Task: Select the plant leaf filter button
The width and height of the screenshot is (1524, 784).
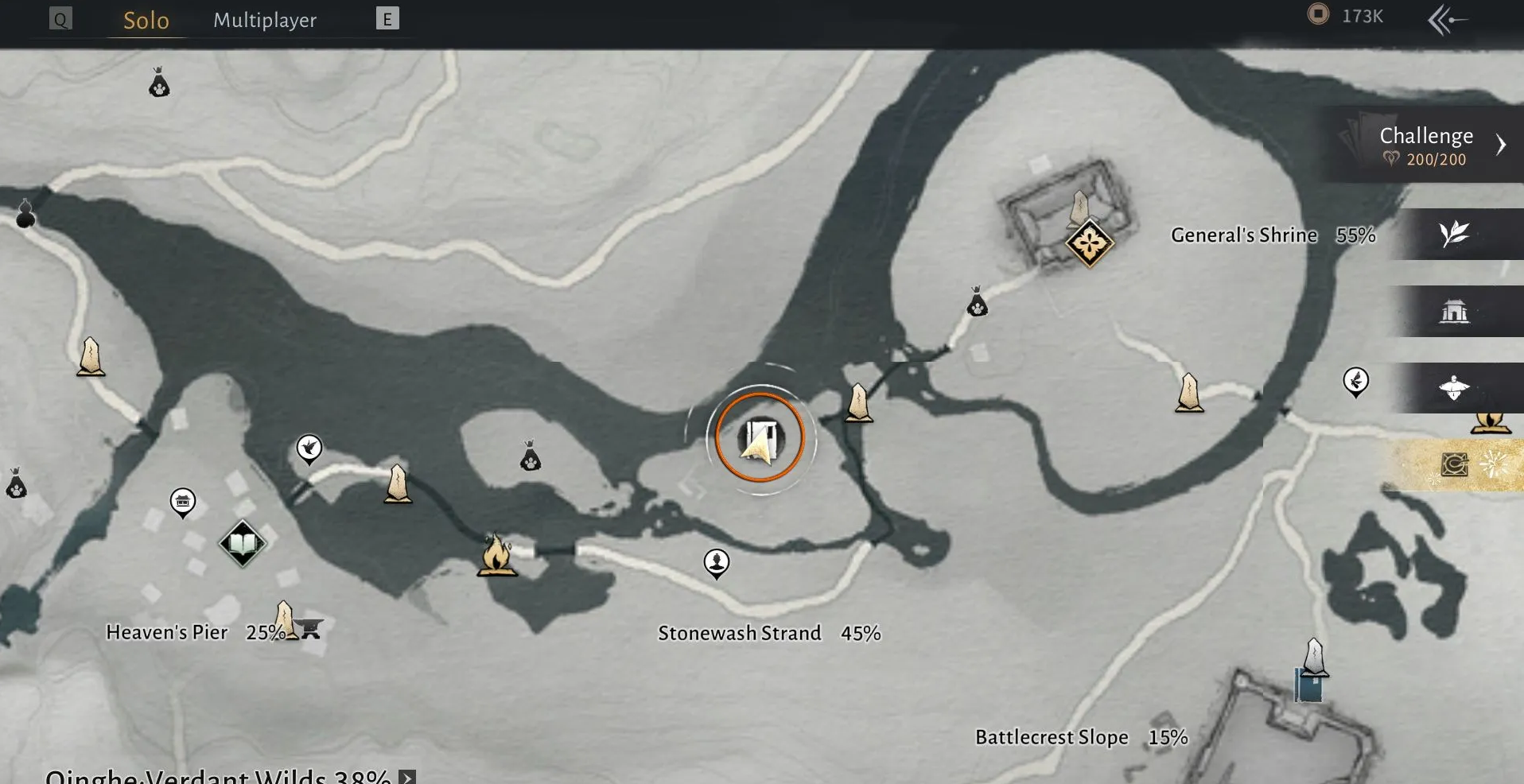Action: (x=1455, y=234)
